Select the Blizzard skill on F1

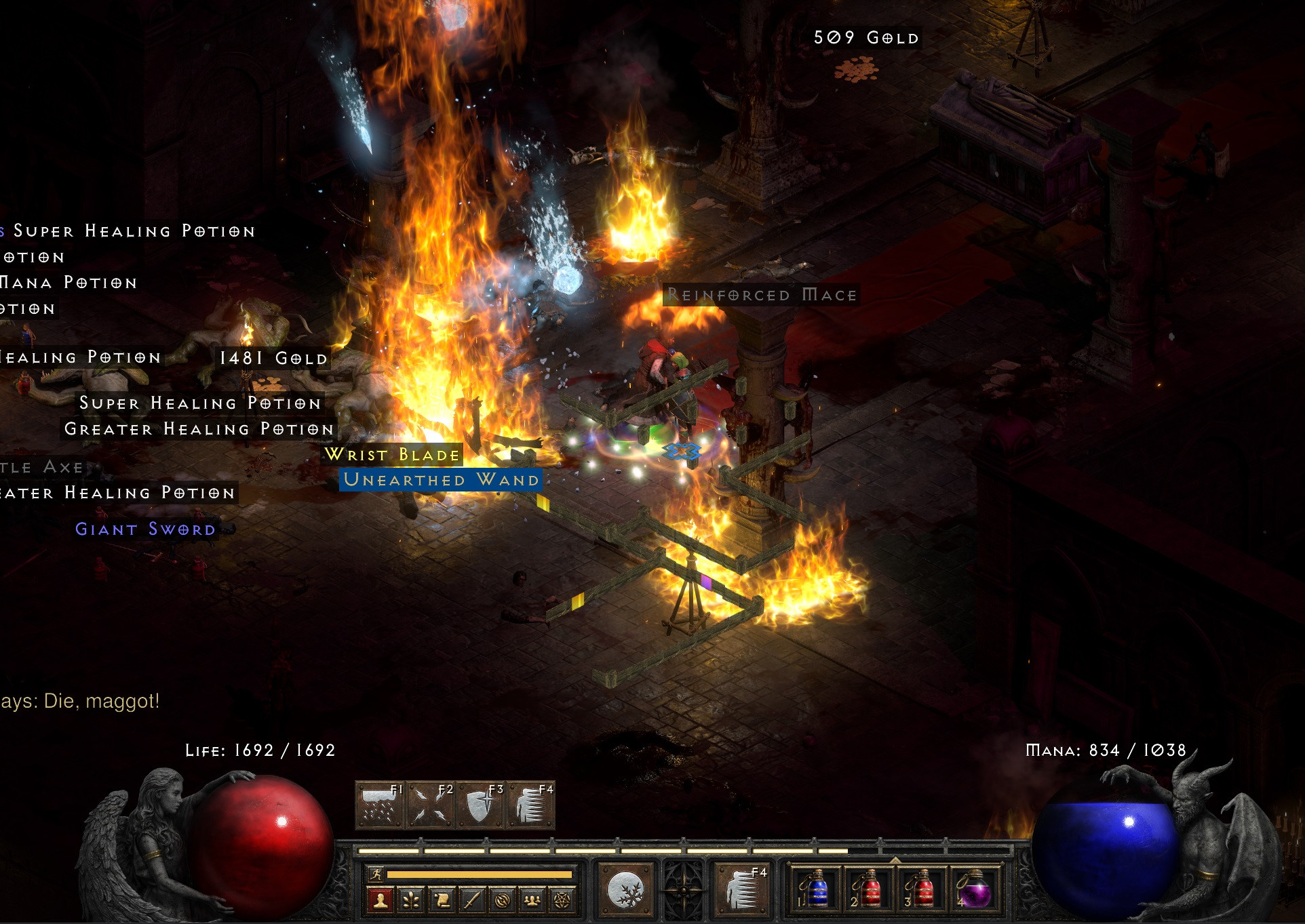click(x=380, y=805)
